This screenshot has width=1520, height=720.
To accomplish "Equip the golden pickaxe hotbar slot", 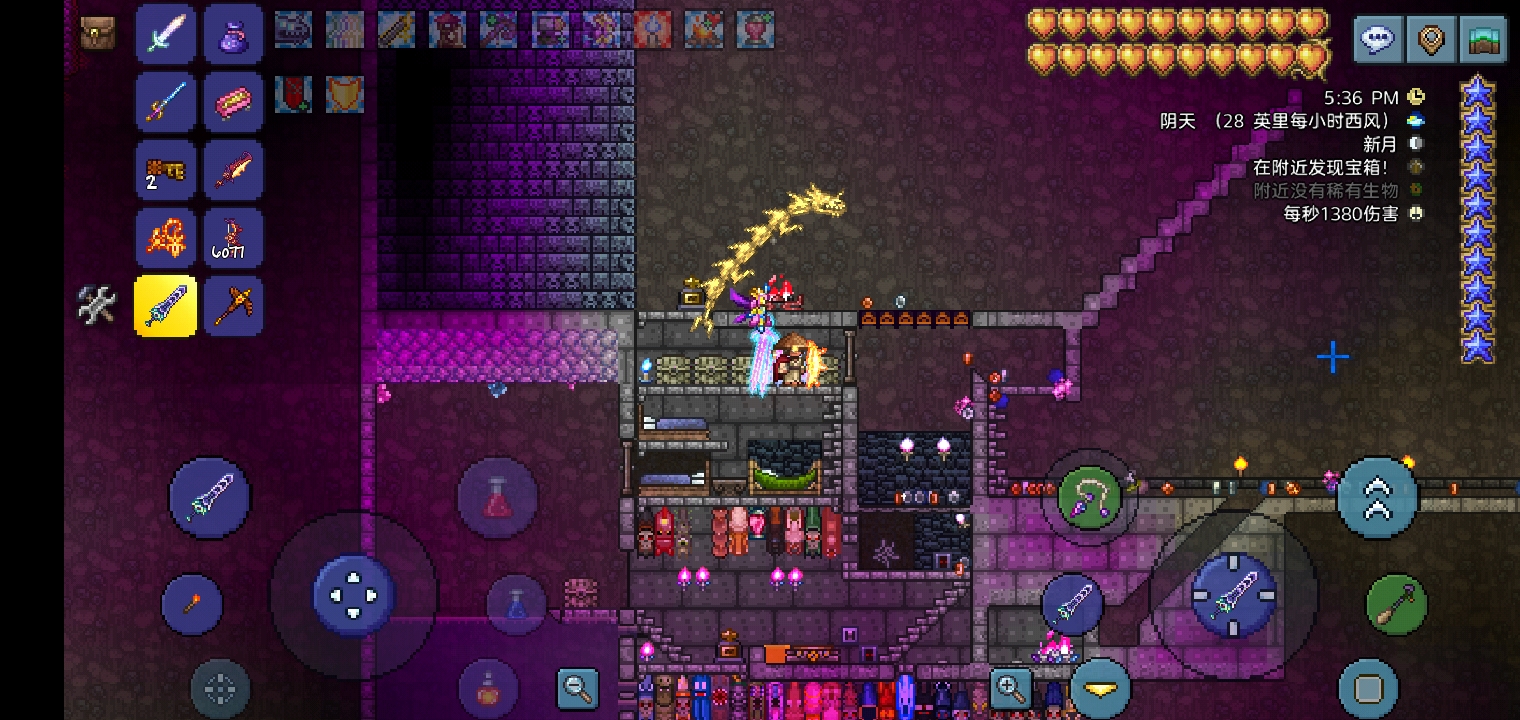I will (x=233, y=306).
